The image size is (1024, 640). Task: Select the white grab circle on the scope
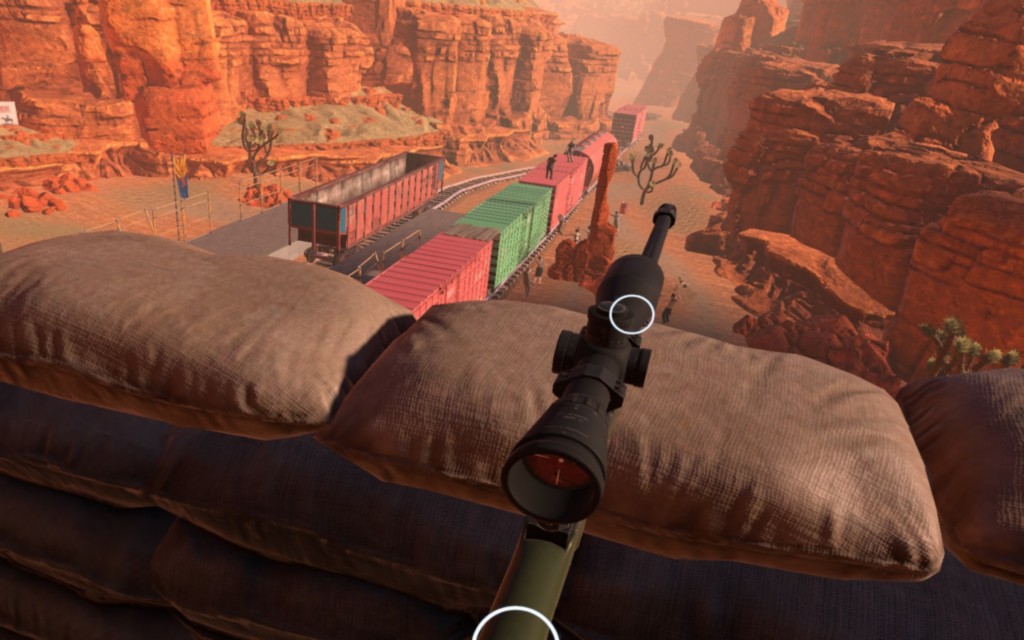(632, 315)
